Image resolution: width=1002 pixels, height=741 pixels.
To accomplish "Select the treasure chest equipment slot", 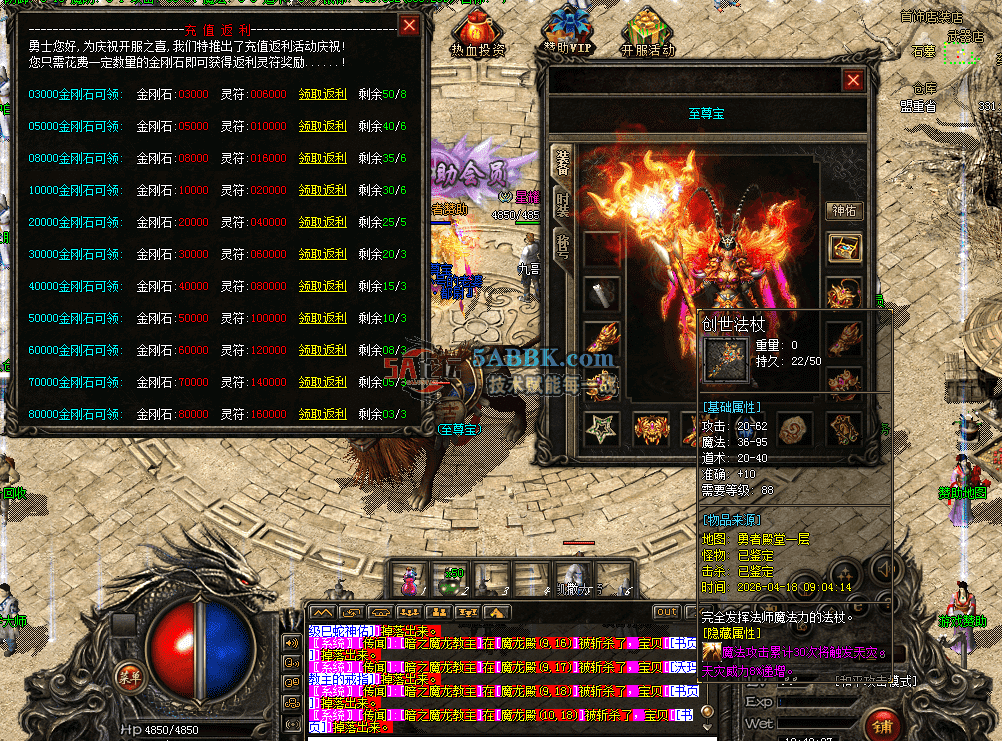I will 845,248.
